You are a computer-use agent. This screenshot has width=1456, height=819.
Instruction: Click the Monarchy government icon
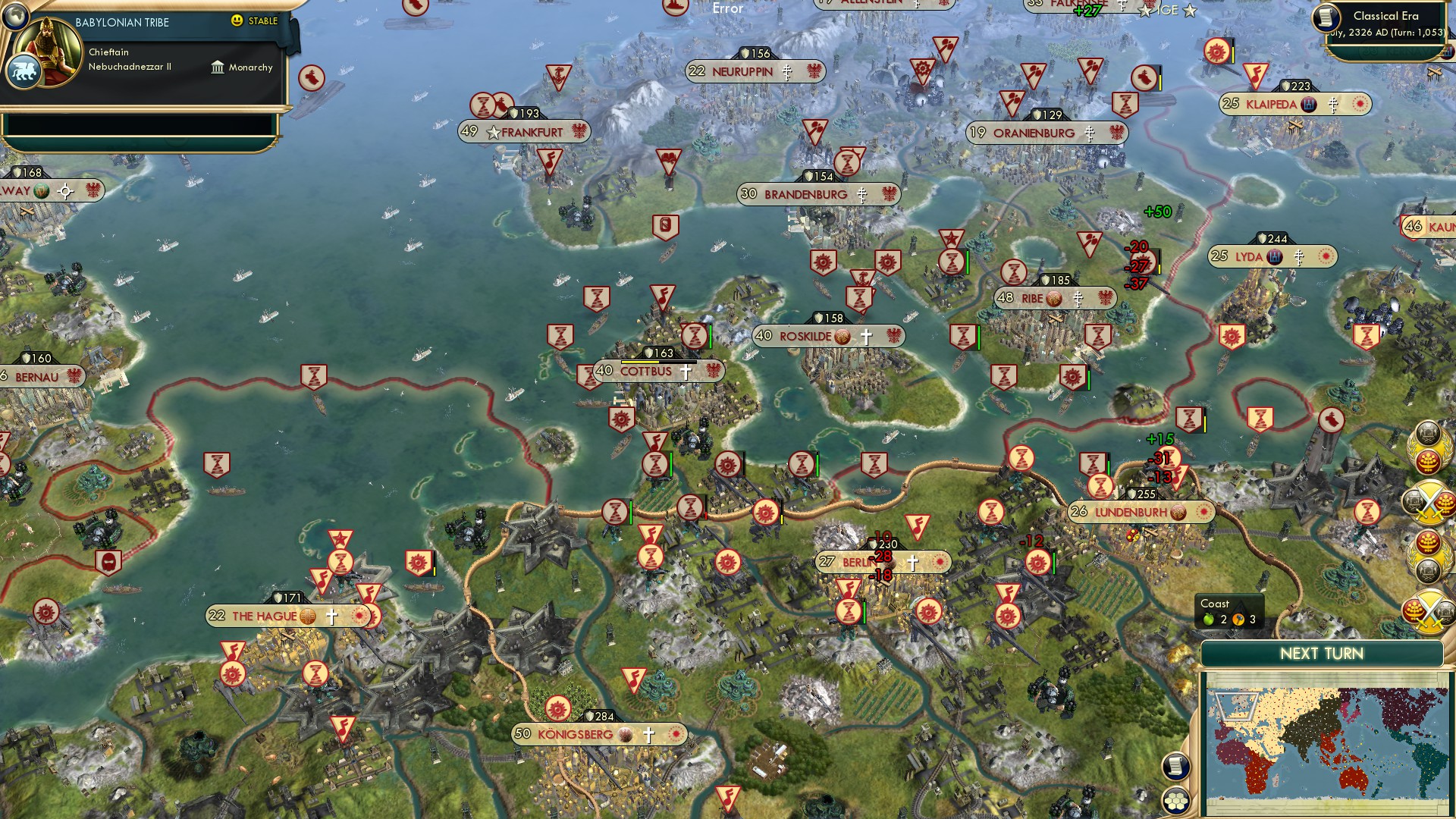coord(218,67)
